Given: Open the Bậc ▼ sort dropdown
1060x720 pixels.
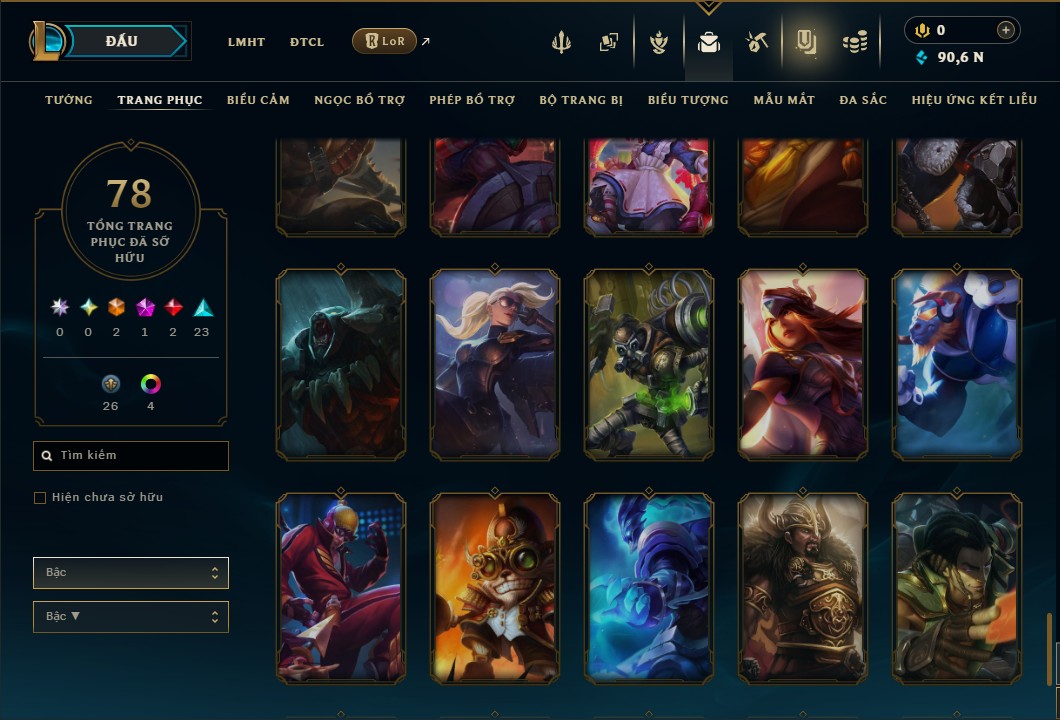Looking at the screenshot, I should 131,617.
